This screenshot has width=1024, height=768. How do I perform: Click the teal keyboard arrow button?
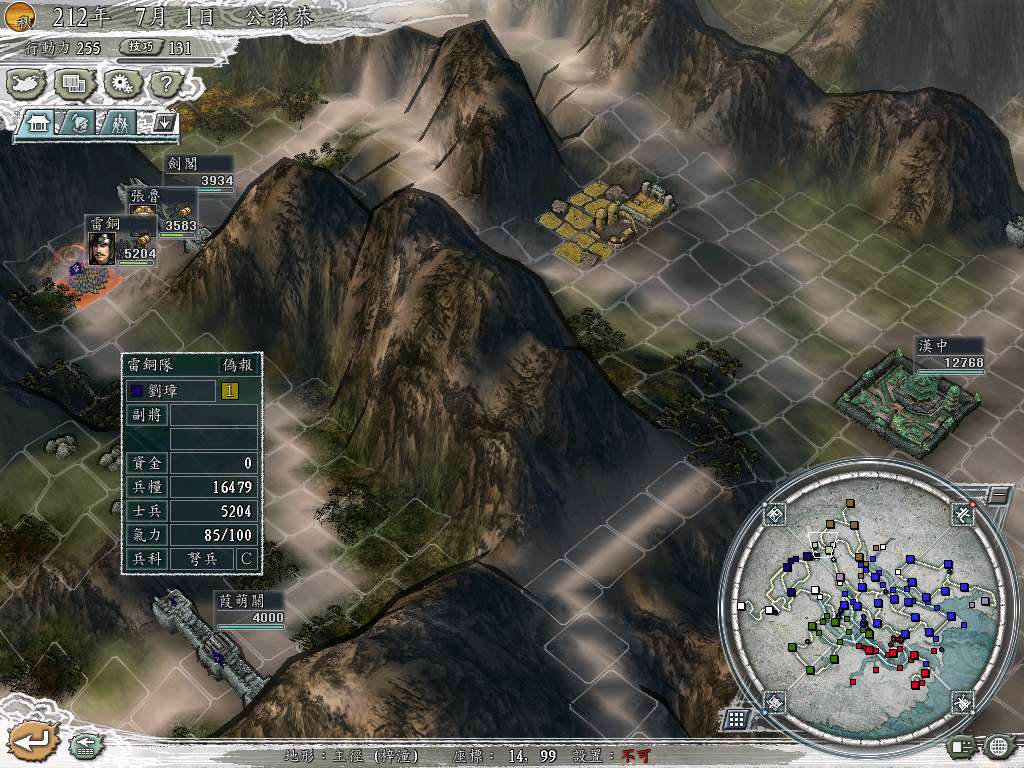(84, 743)
